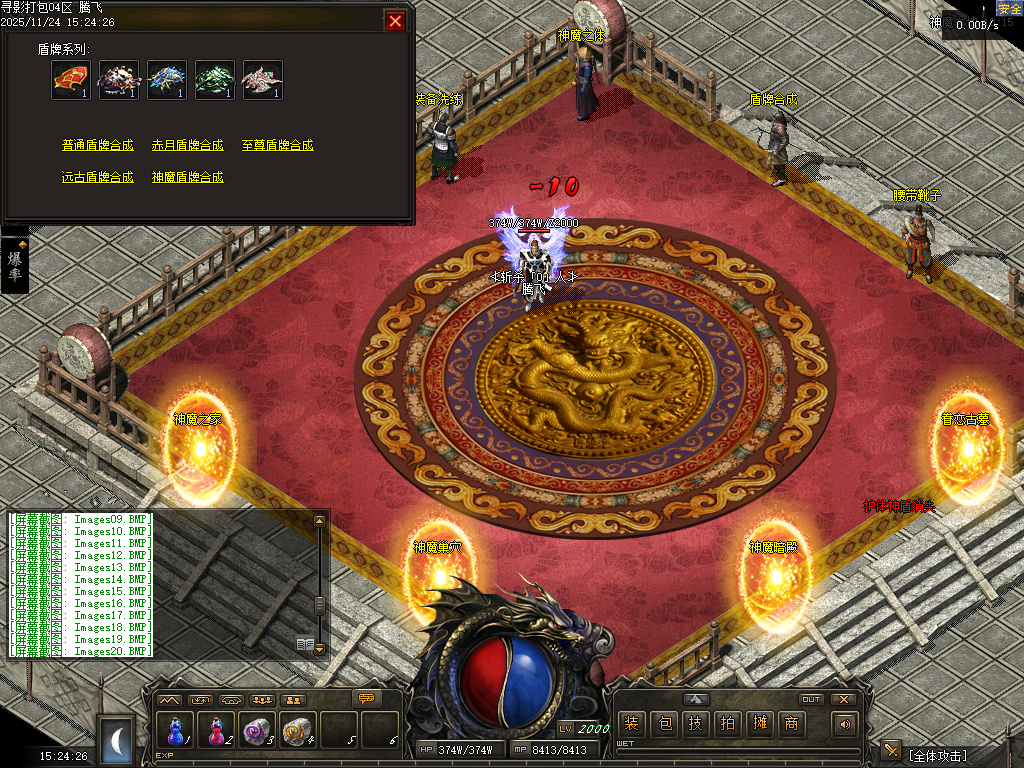
Task: Open the 包 bag inventory
Action: pos(663,724)
